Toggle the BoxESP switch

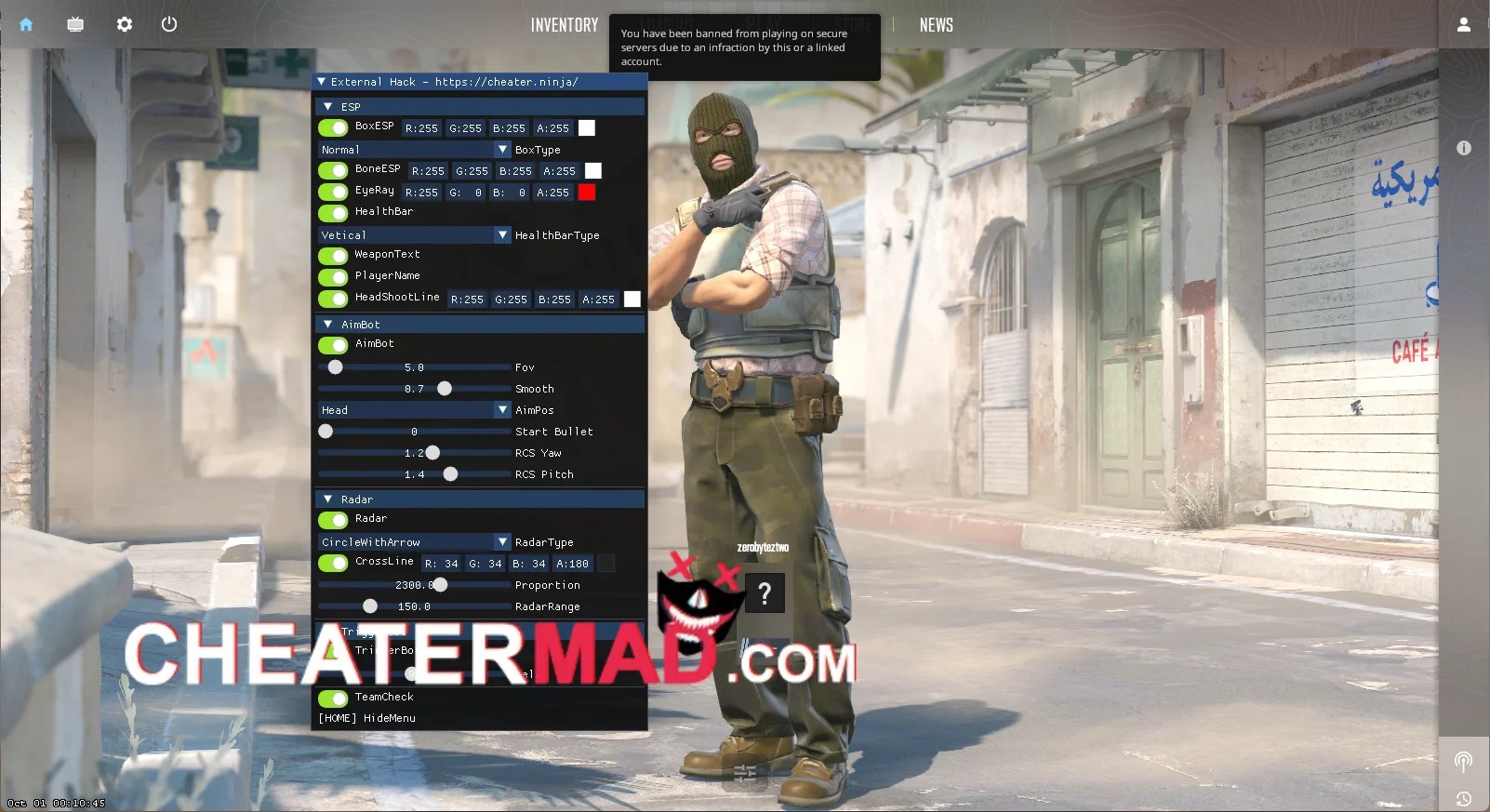pyautogui.click(x=334, y=127)
